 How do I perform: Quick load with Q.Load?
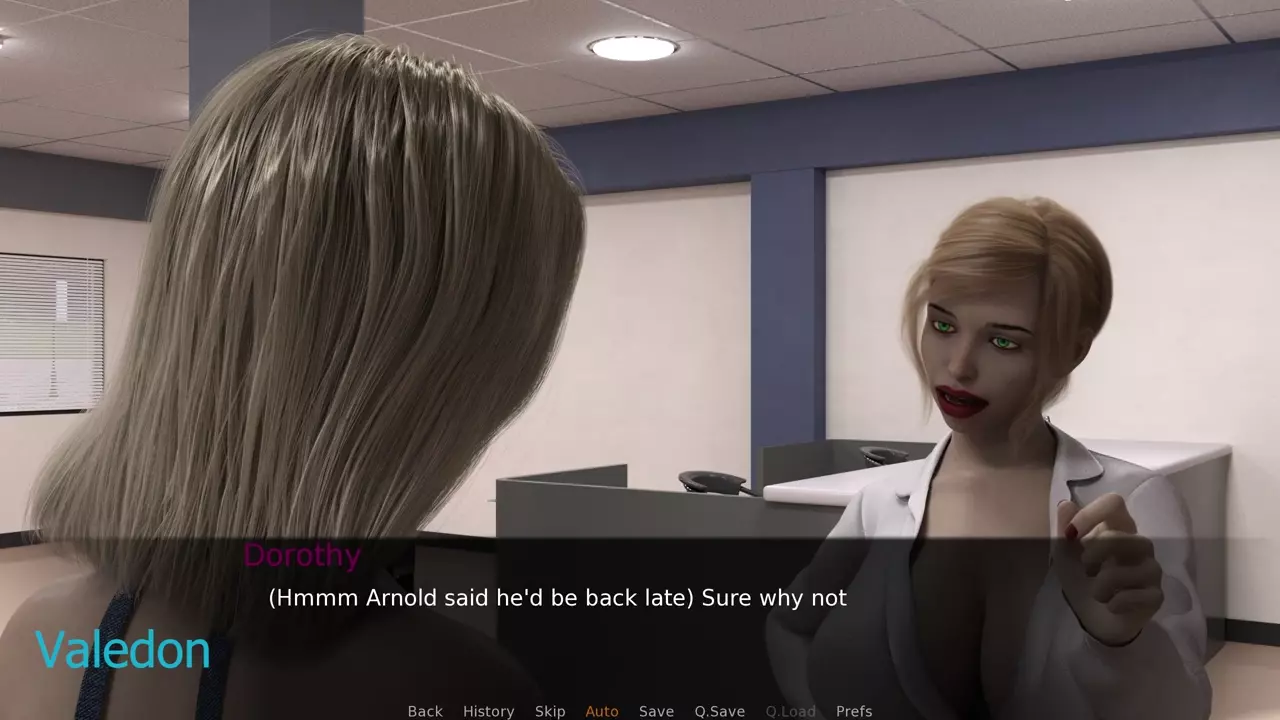790,711
